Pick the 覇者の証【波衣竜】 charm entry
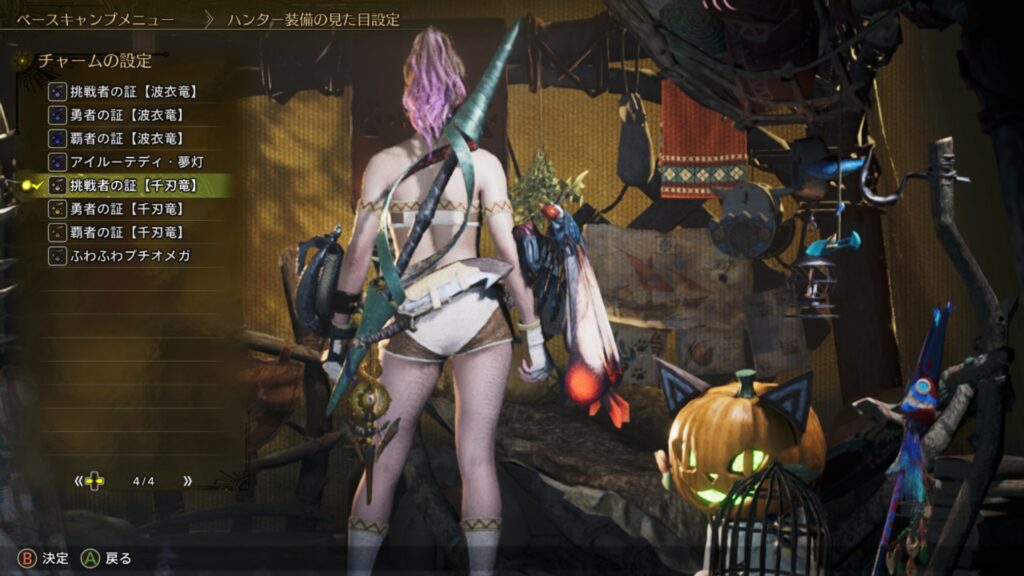The height and width of the screenshot is (576, 1024). pos(124,138)
